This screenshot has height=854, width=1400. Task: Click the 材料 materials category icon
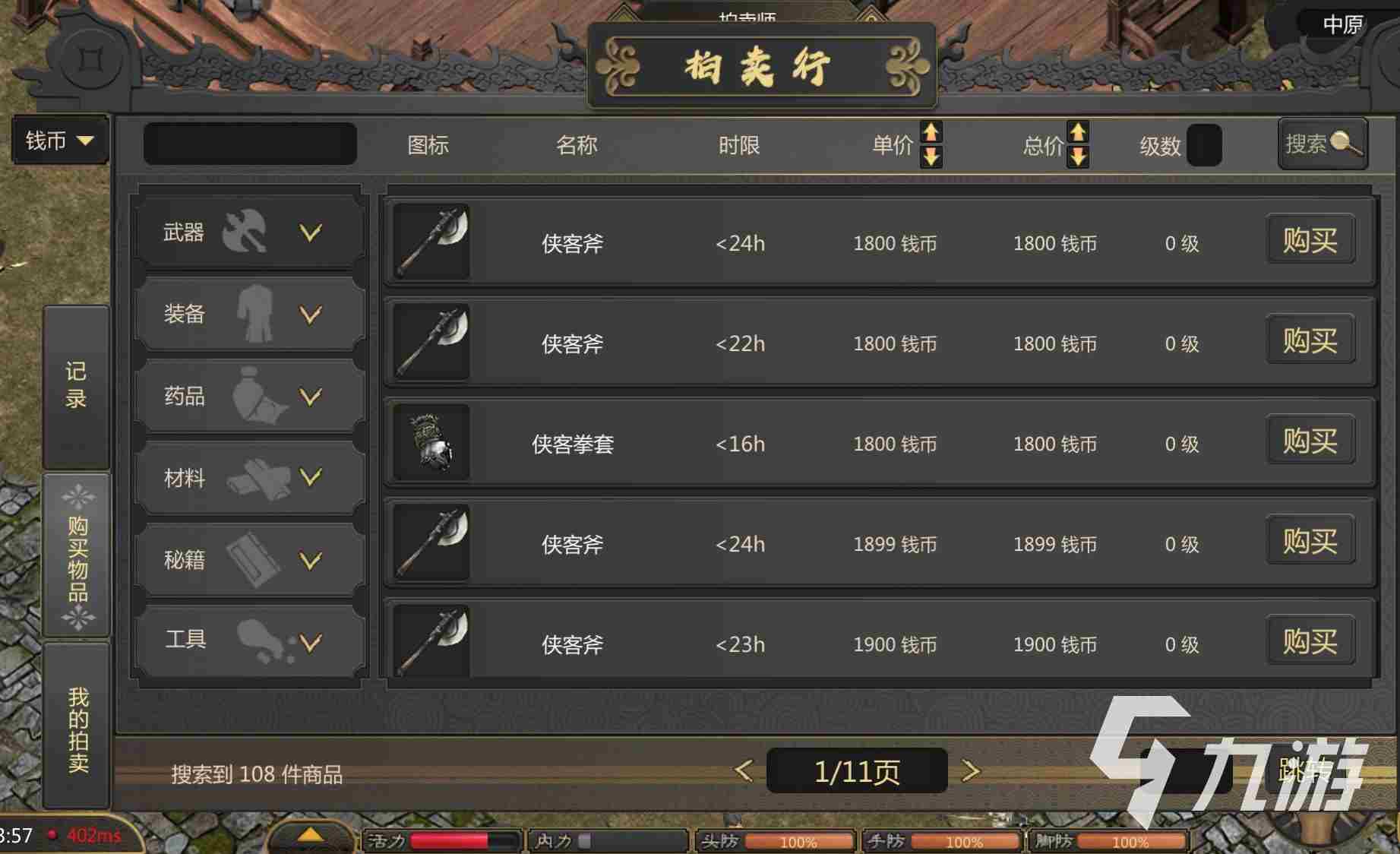tap(256, 478)
